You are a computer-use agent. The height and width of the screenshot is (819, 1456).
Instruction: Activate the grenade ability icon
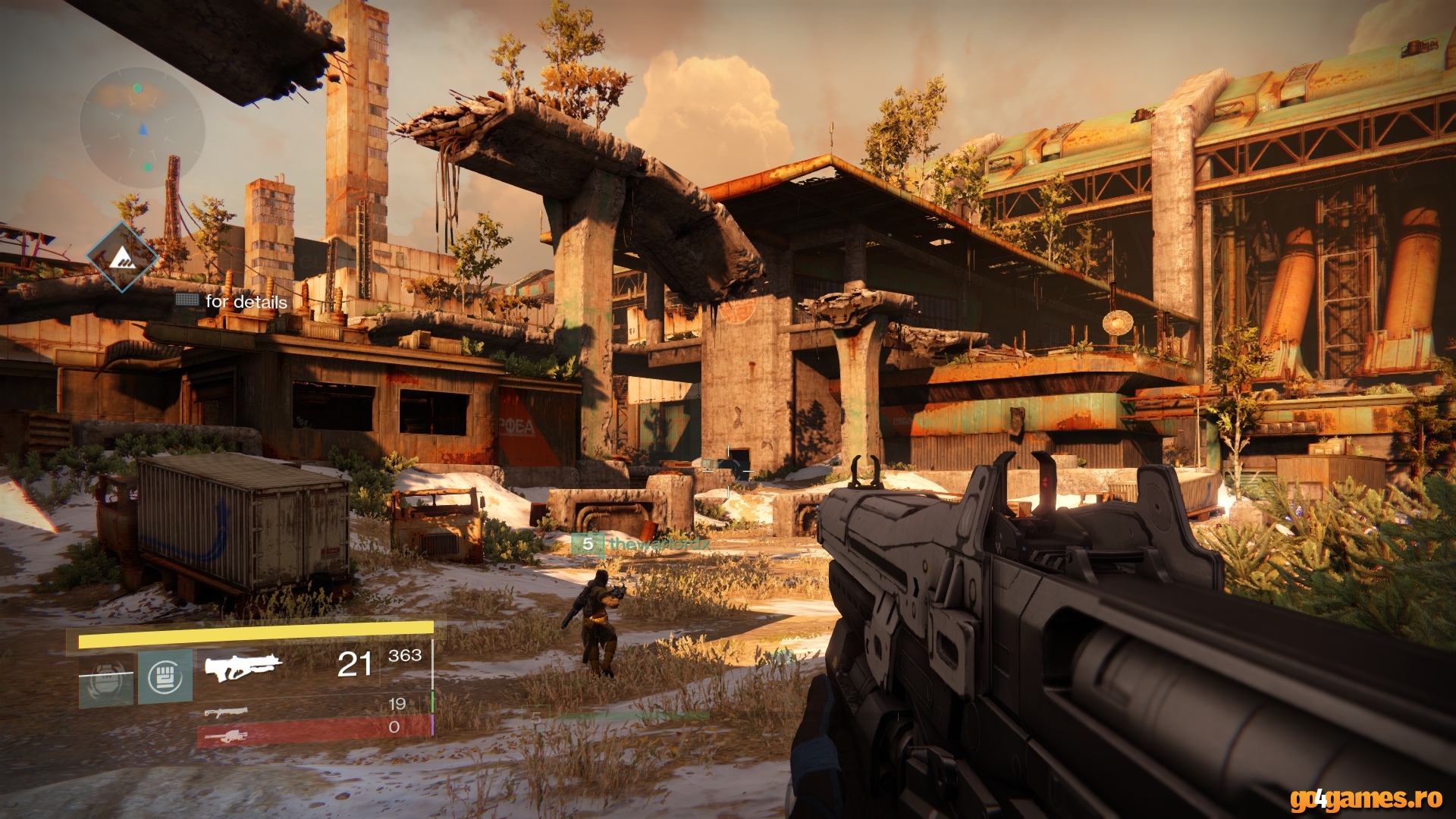[x=105, y=679]
